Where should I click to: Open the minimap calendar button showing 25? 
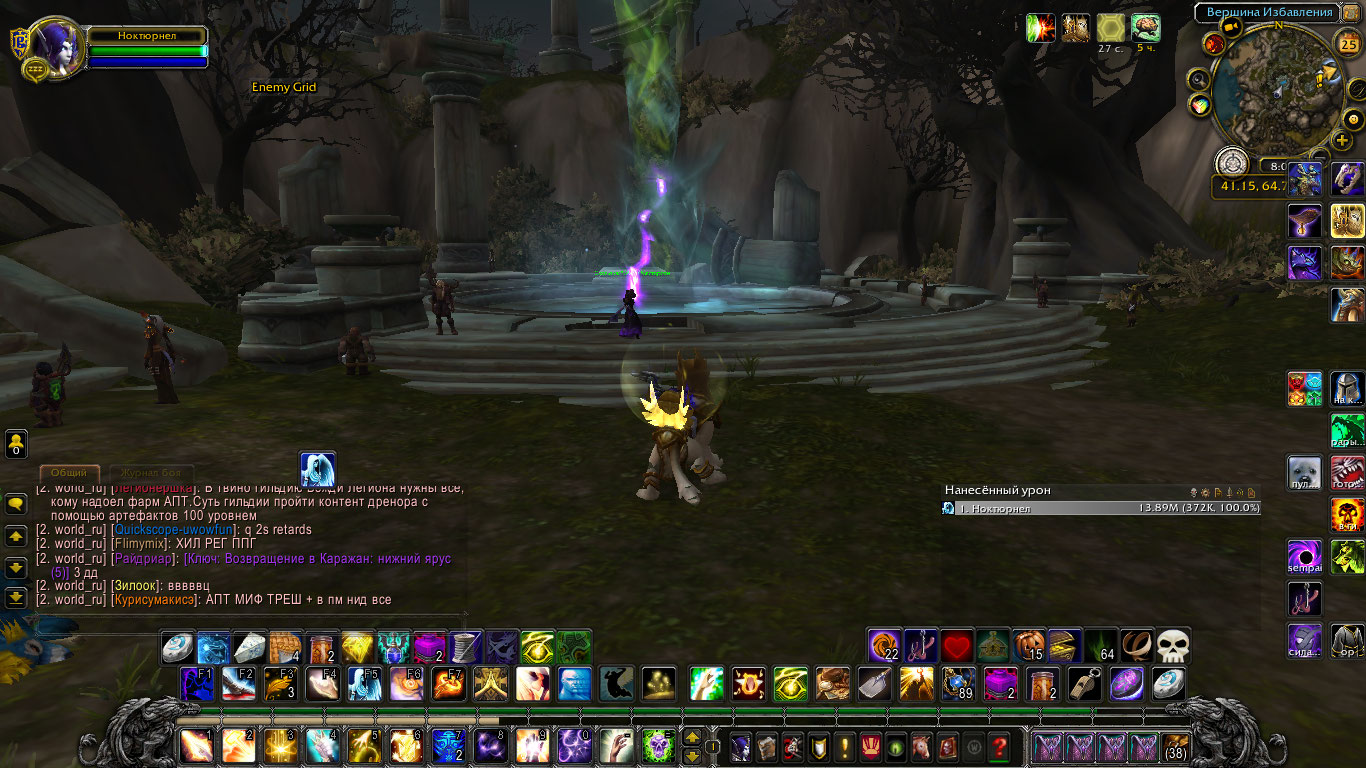tap(1348, 44)
